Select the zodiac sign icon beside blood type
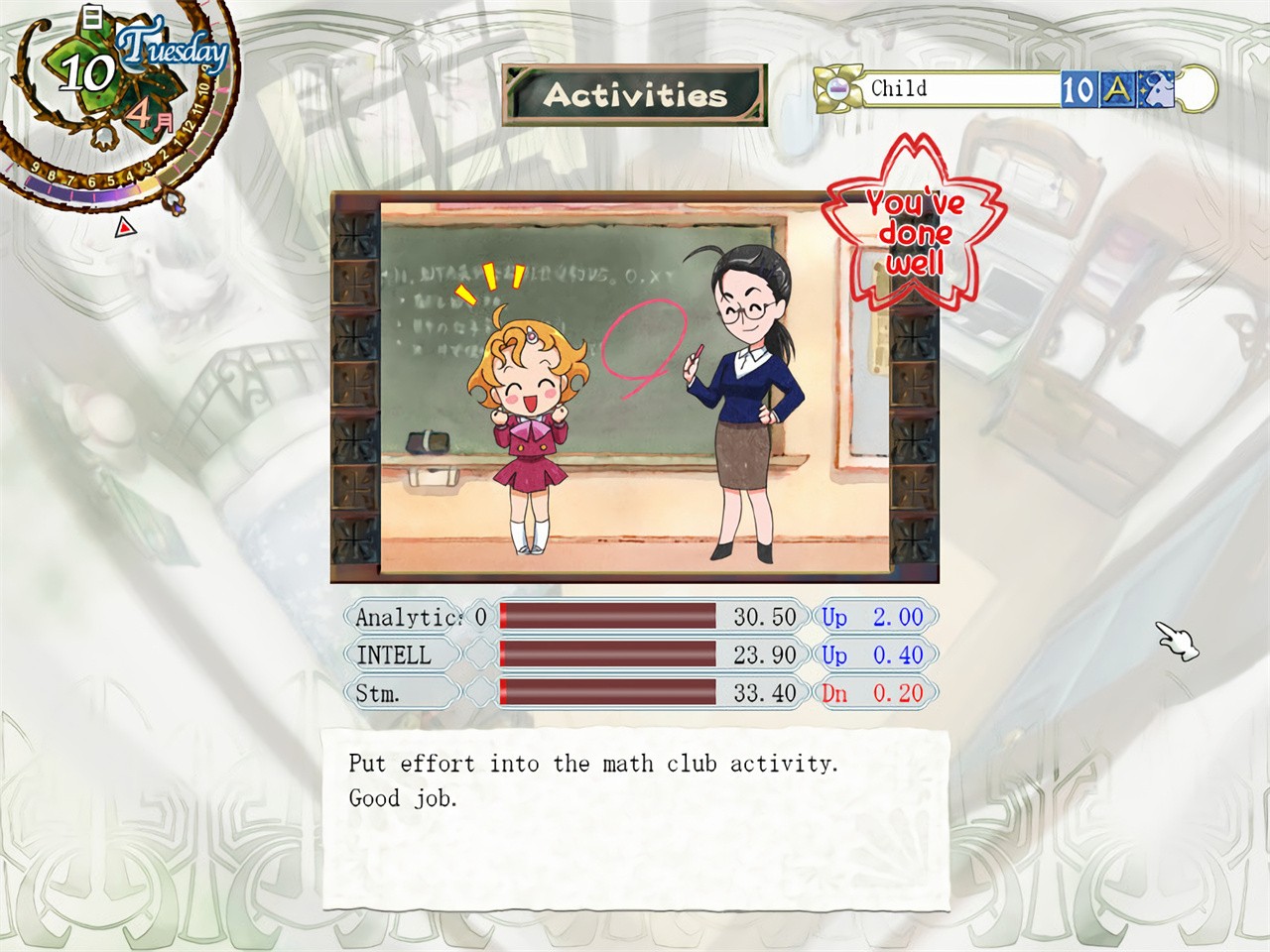The image size is (1270, 952). click(1155, 89)
